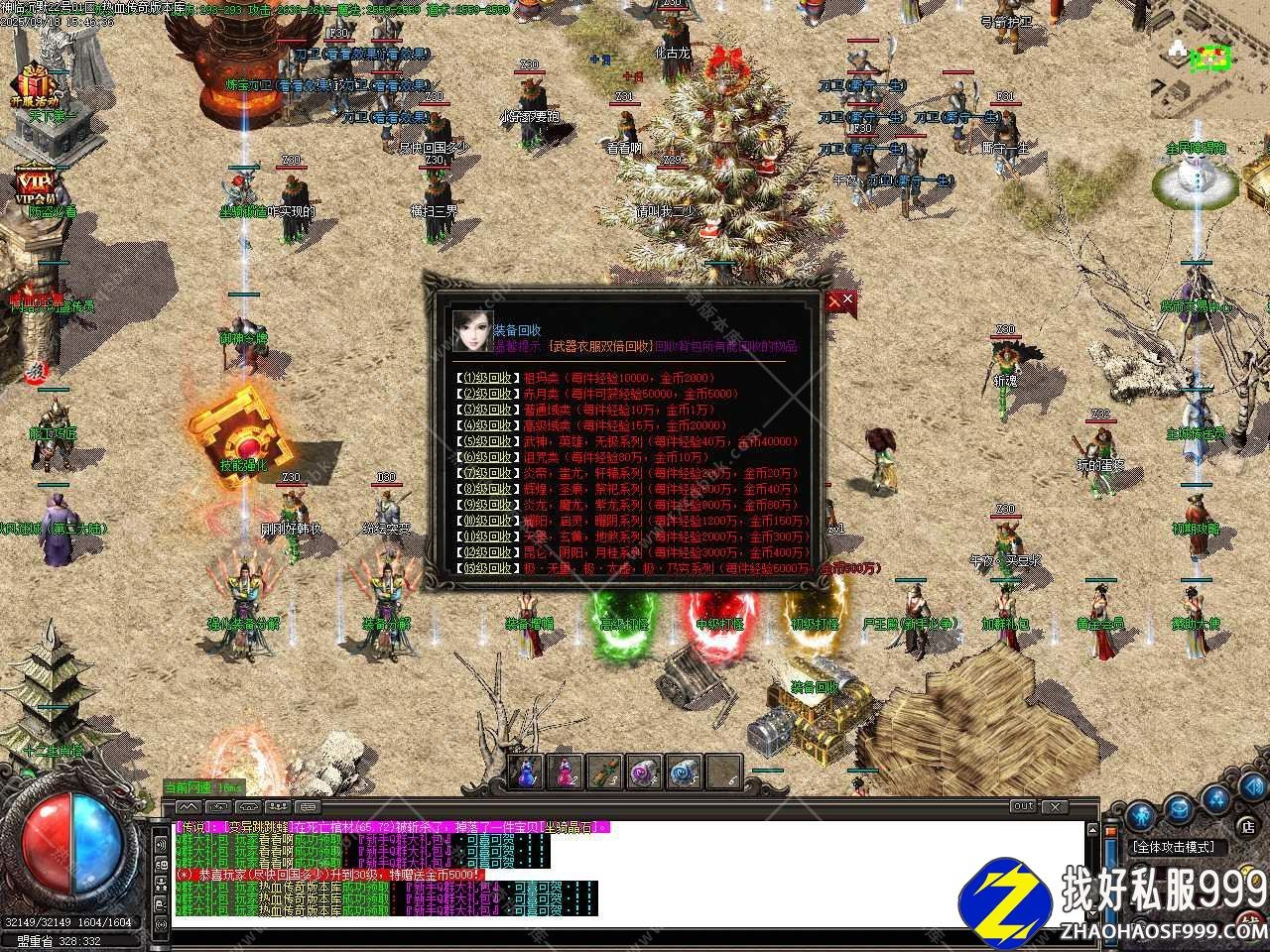Choose the ⑤级回收 recycle option

click(x=485, y=441)
